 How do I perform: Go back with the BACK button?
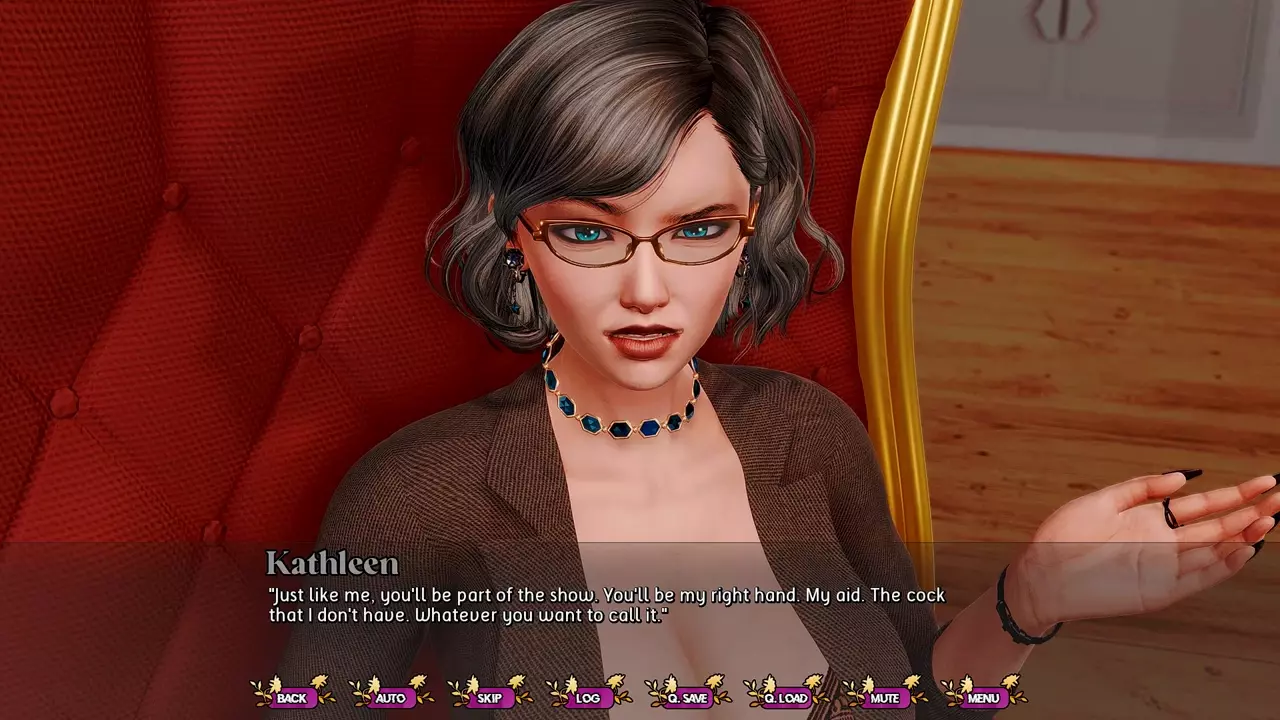292,697
